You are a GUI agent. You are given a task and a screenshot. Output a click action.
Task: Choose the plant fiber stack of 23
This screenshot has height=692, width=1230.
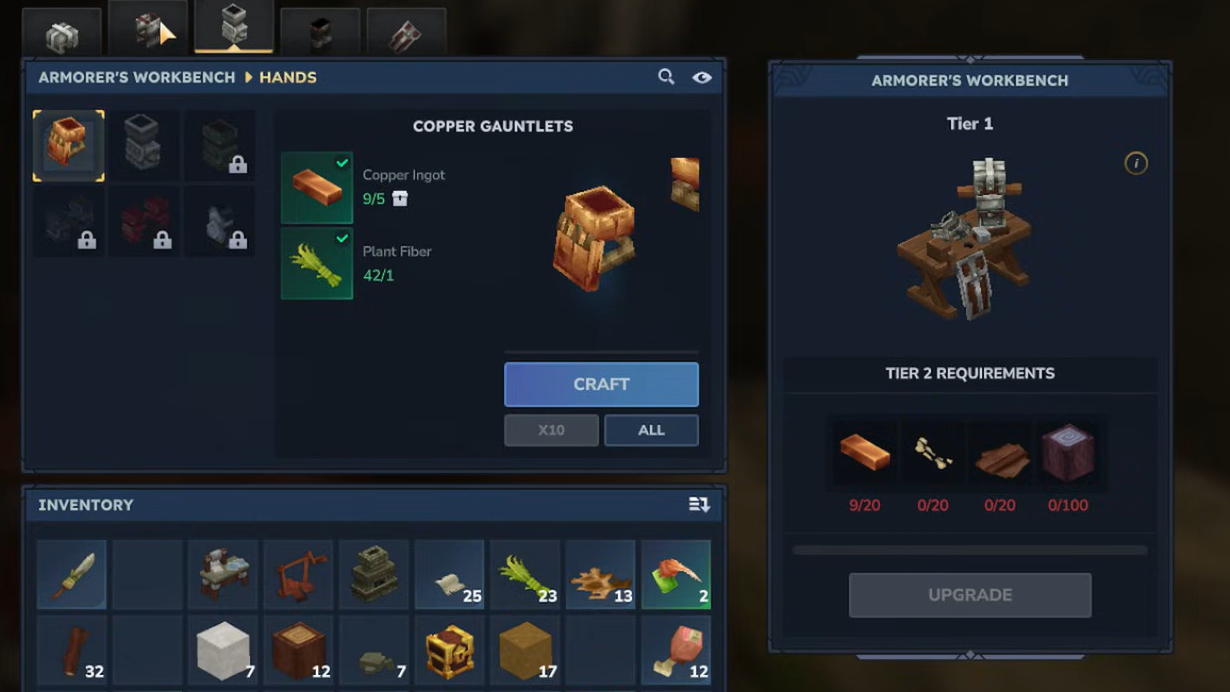[x=525, y=575]
